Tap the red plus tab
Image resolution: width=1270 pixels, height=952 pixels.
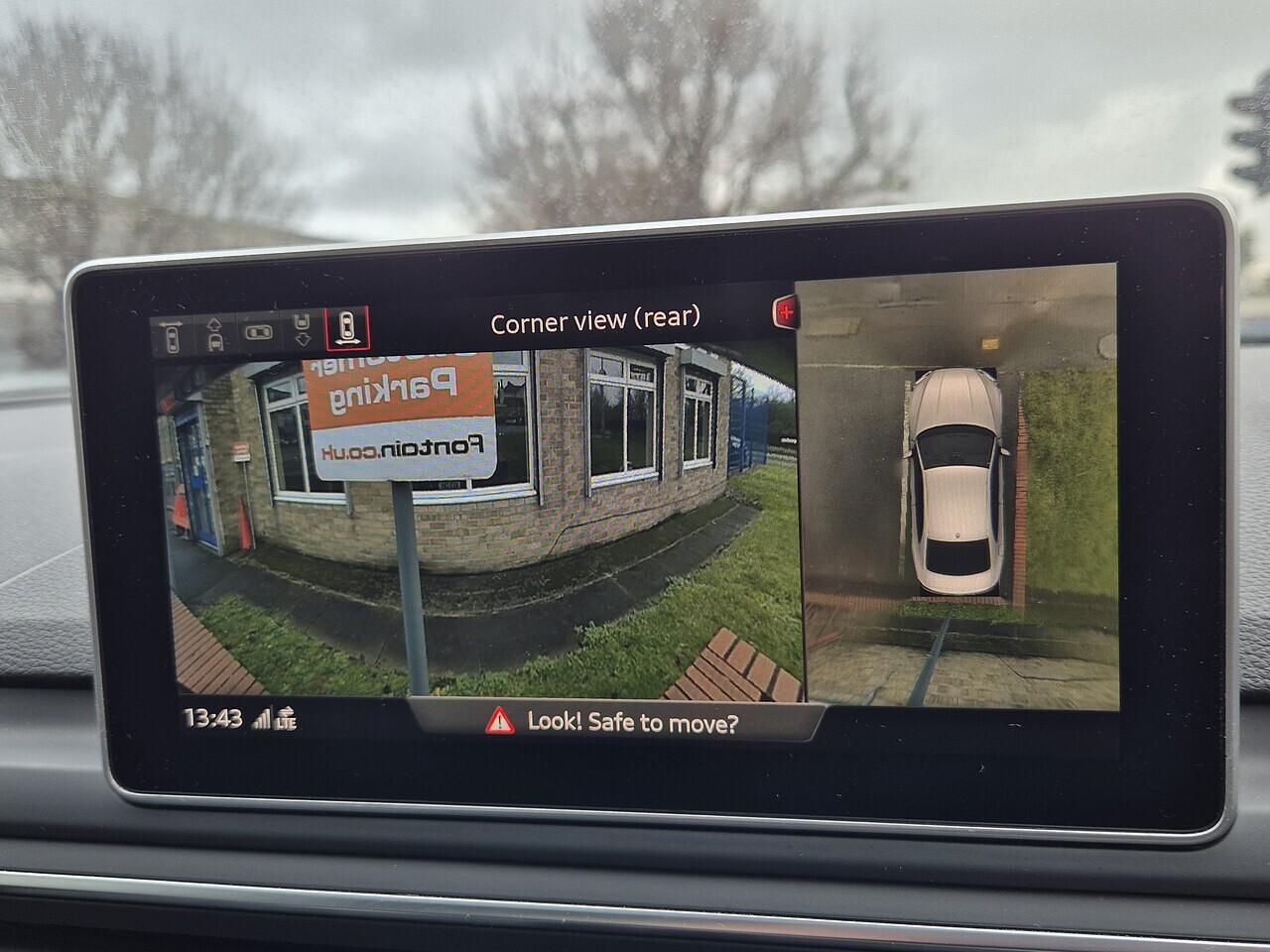[x=785, y=312]
